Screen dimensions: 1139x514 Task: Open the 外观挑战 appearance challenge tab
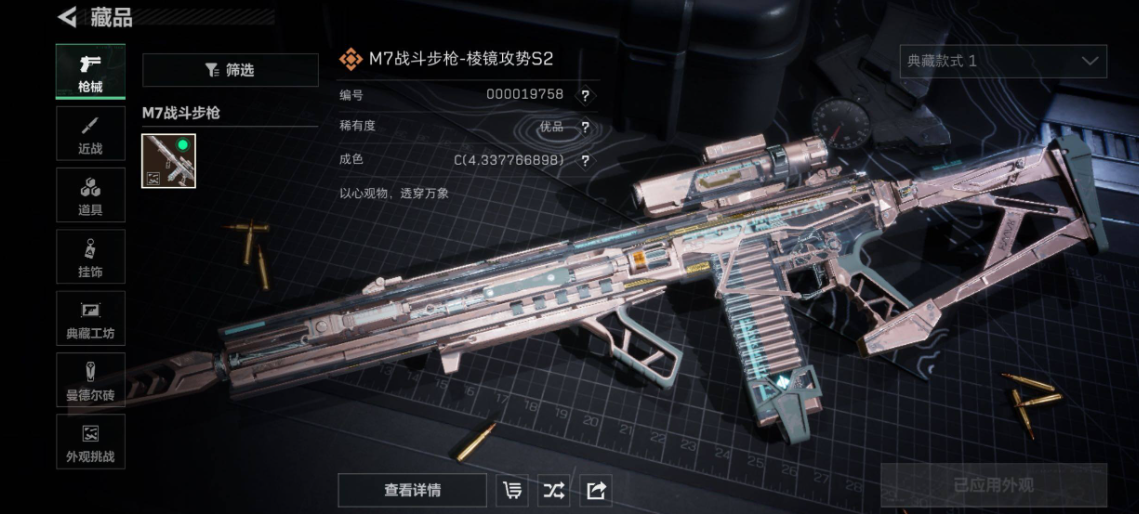(x=90, y=443)
